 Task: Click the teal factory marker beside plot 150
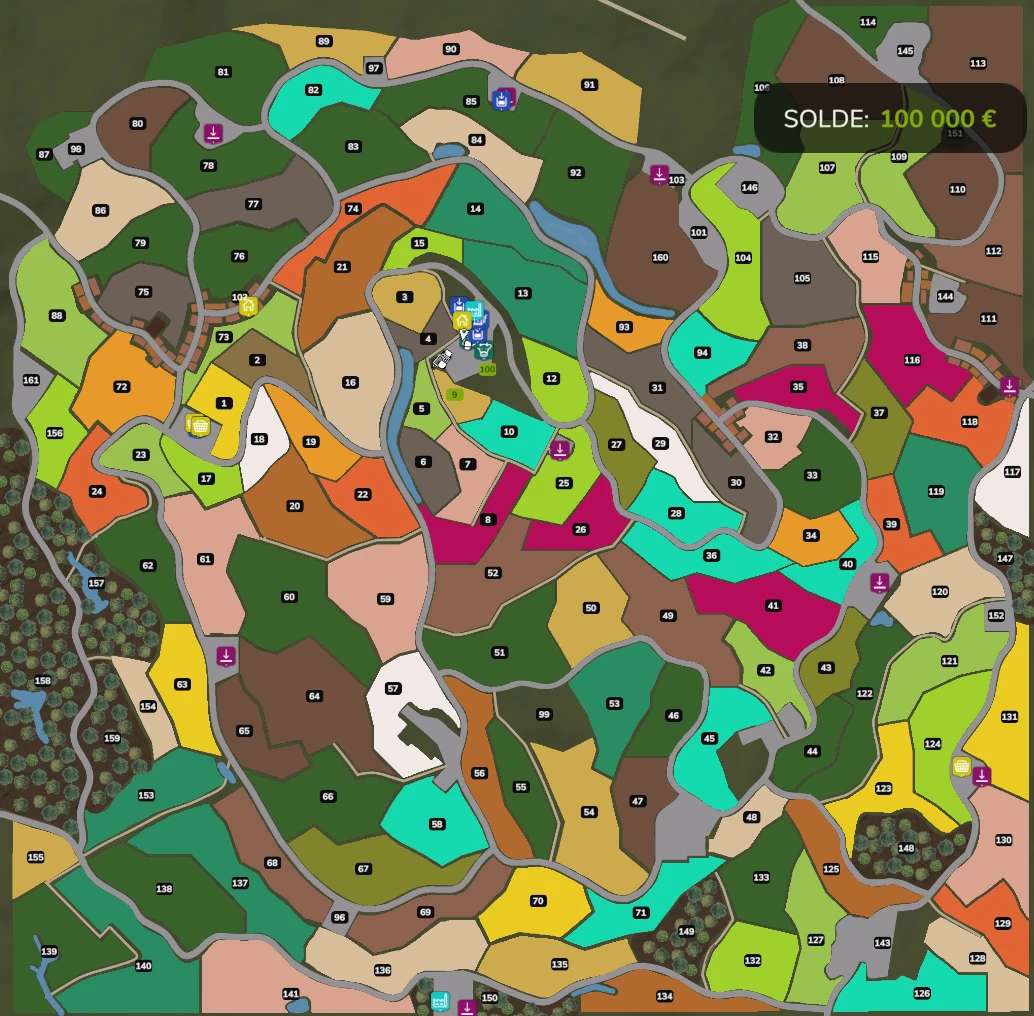coord(439,1001)
